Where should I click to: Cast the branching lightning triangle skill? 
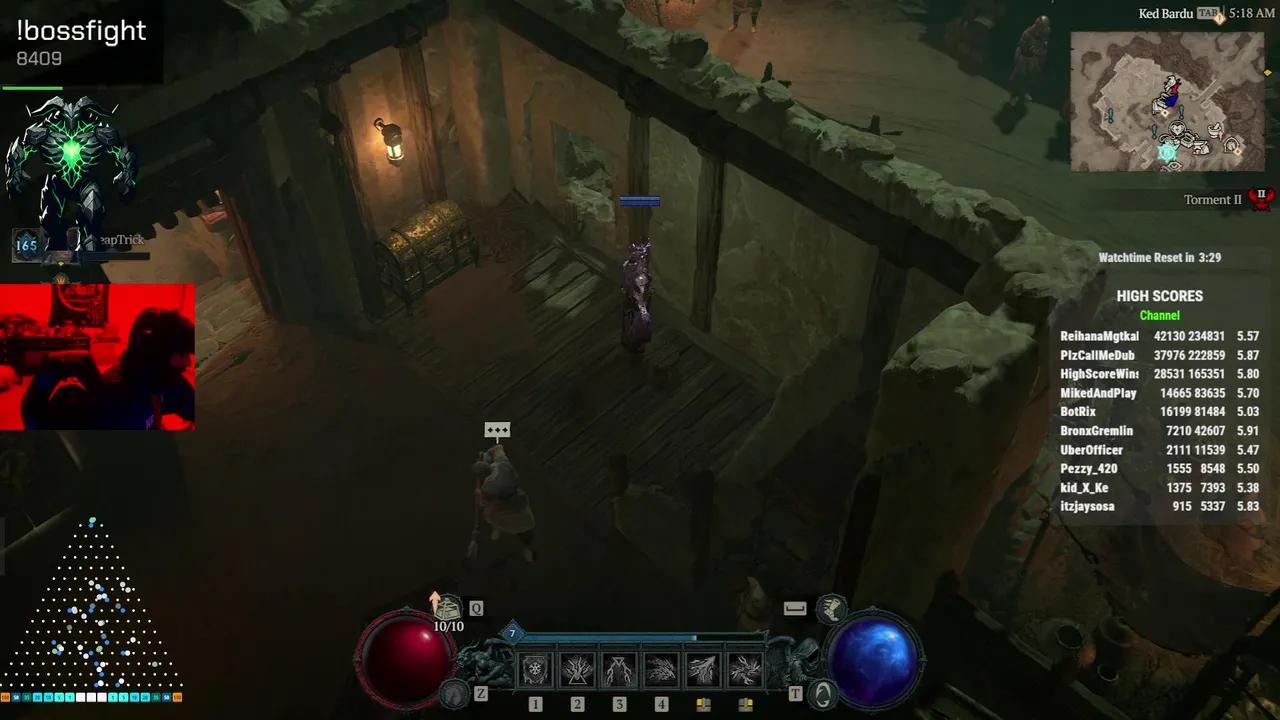(x=577, y=669)
